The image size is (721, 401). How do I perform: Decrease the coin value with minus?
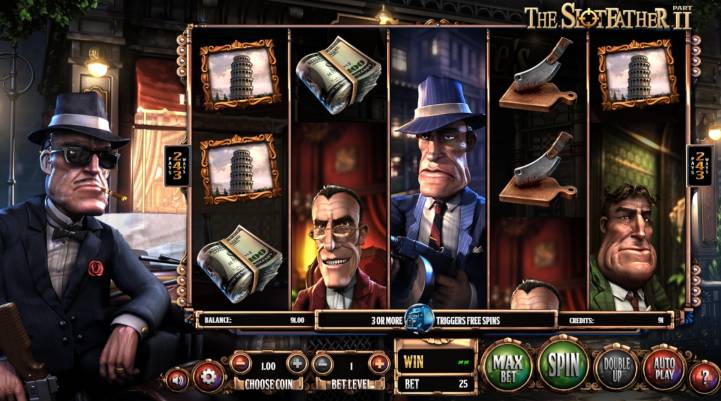pos(241,363)
